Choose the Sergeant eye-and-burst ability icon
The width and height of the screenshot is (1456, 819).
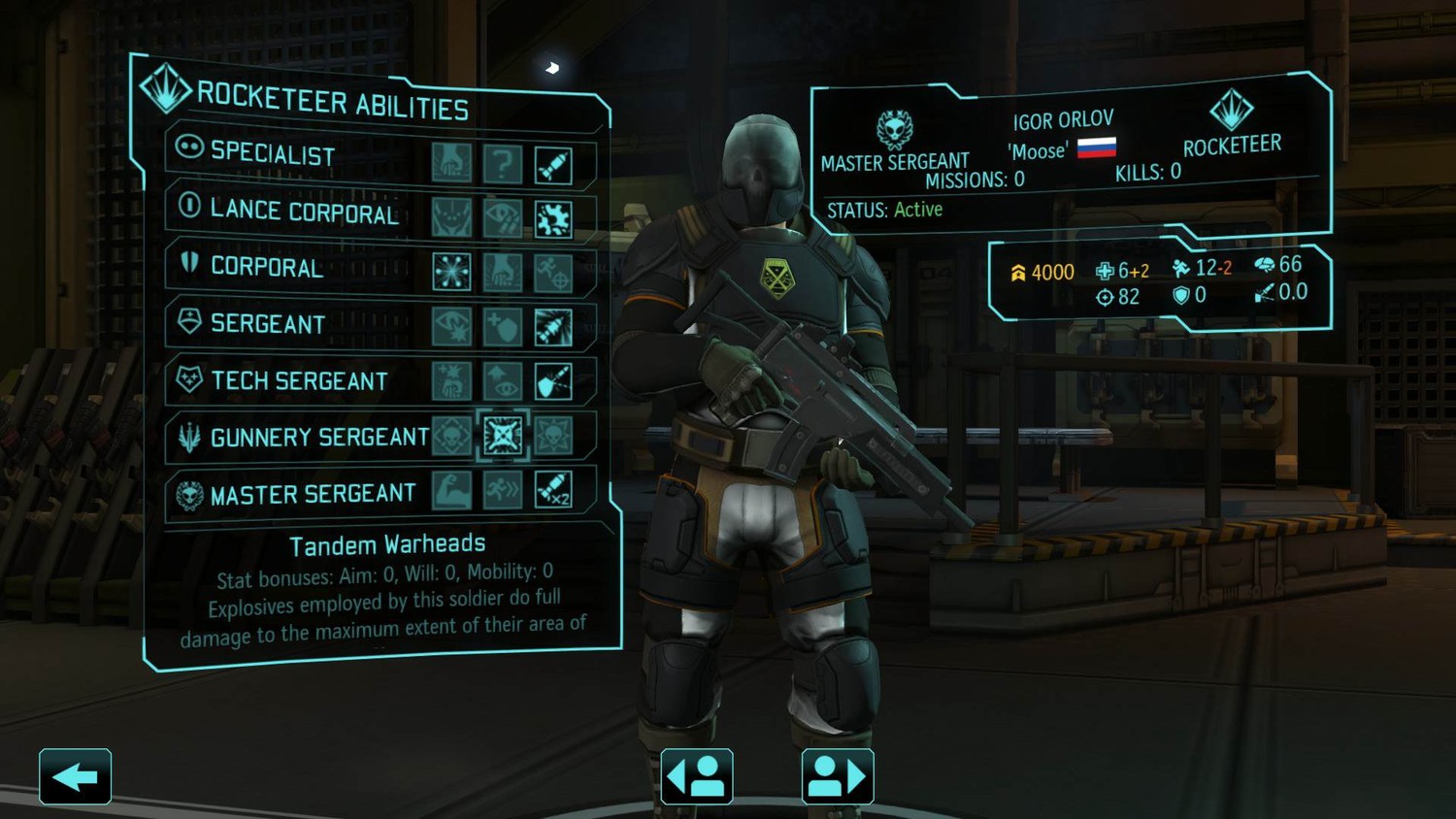click(x=451, y=326)
